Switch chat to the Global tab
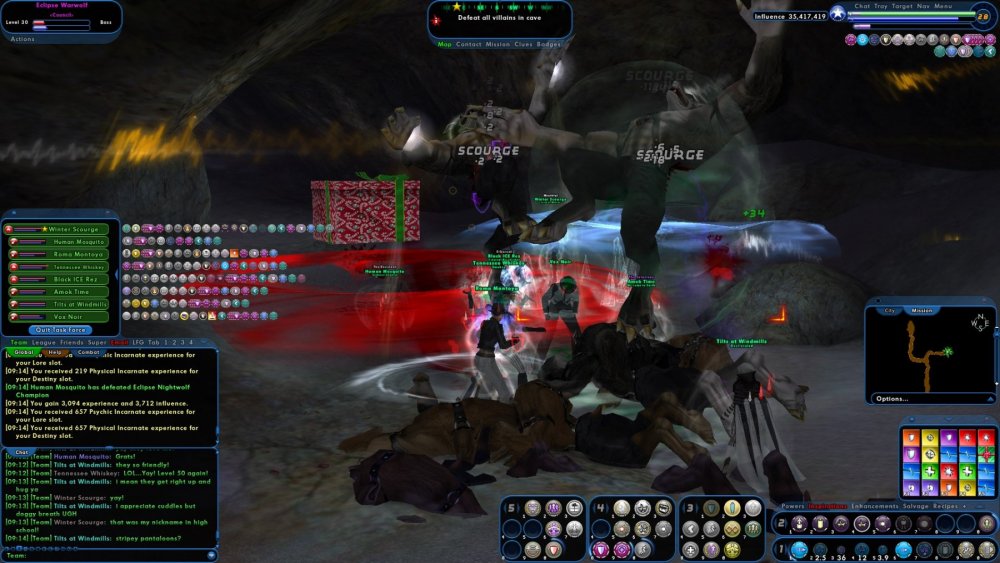 pos(24,352)
